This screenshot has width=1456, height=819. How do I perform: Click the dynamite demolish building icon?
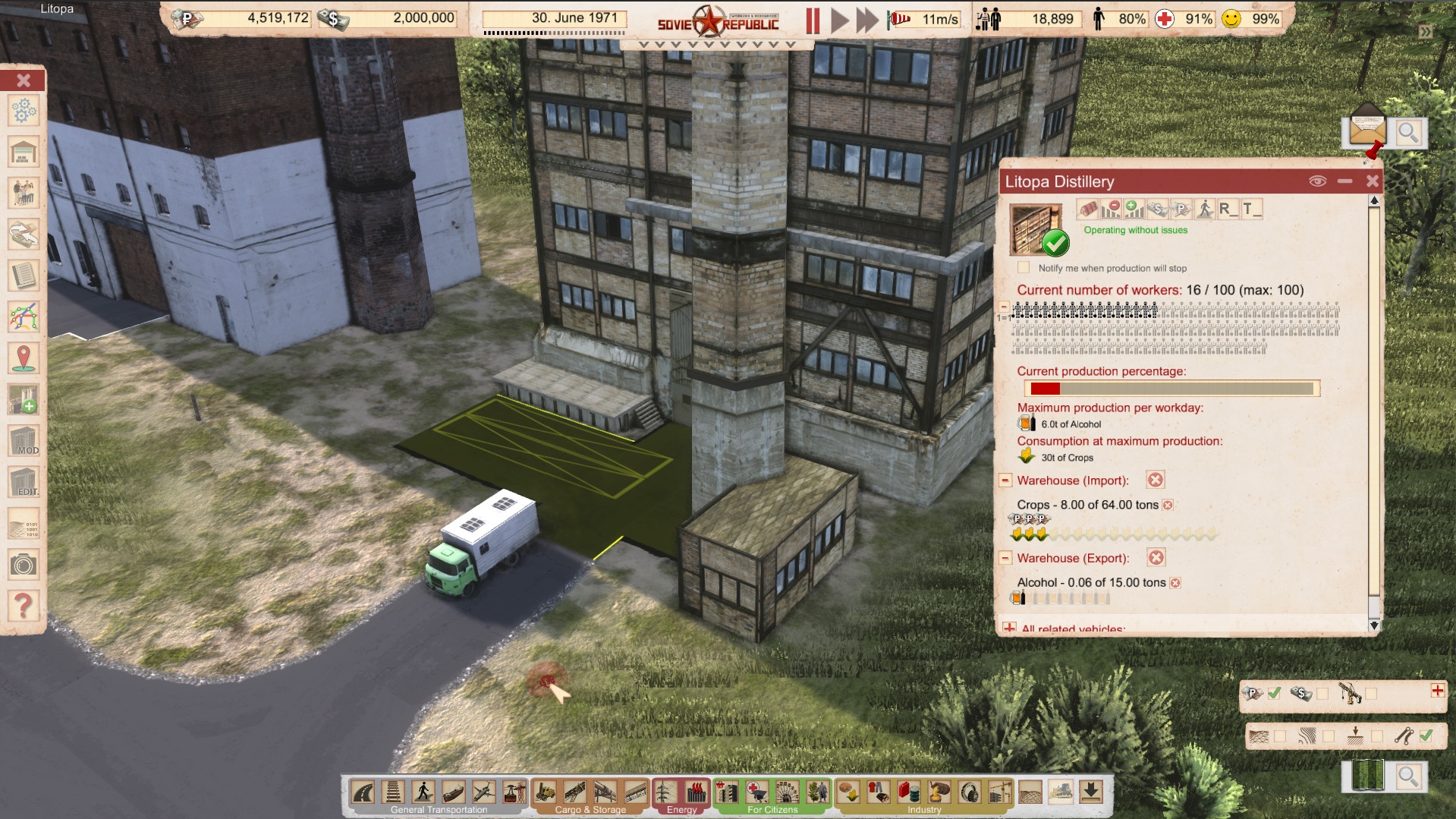(x=1087, y=209)
